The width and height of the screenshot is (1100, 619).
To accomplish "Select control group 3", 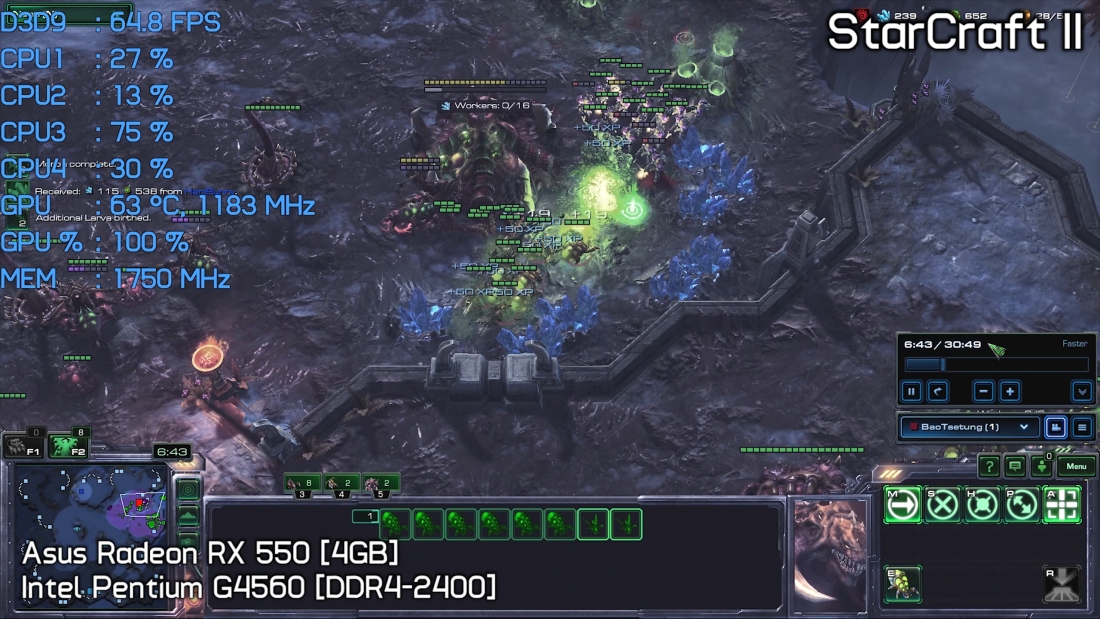I will [302, 484].
